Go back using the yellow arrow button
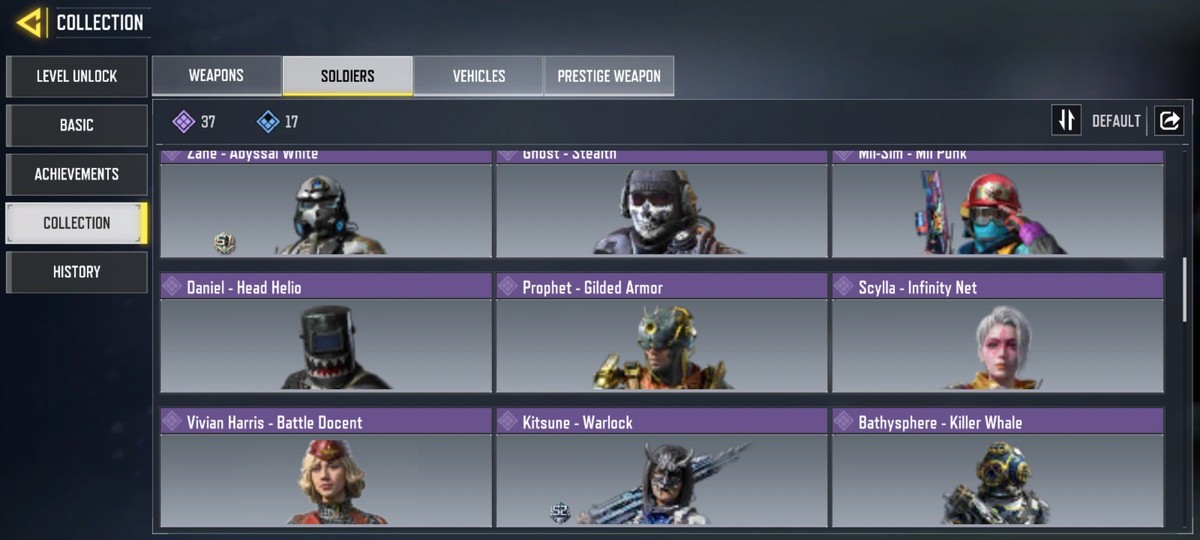This screenshot has width=1200, height=540. click(x=30, y=22)
